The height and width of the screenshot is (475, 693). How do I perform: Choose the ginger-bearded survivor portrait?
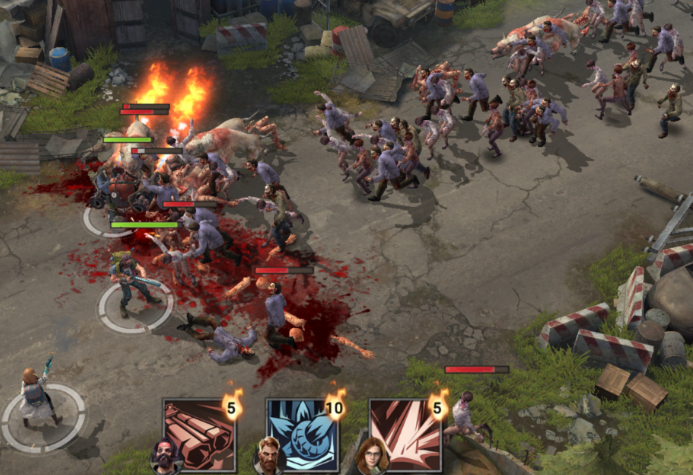coord(268,456)
